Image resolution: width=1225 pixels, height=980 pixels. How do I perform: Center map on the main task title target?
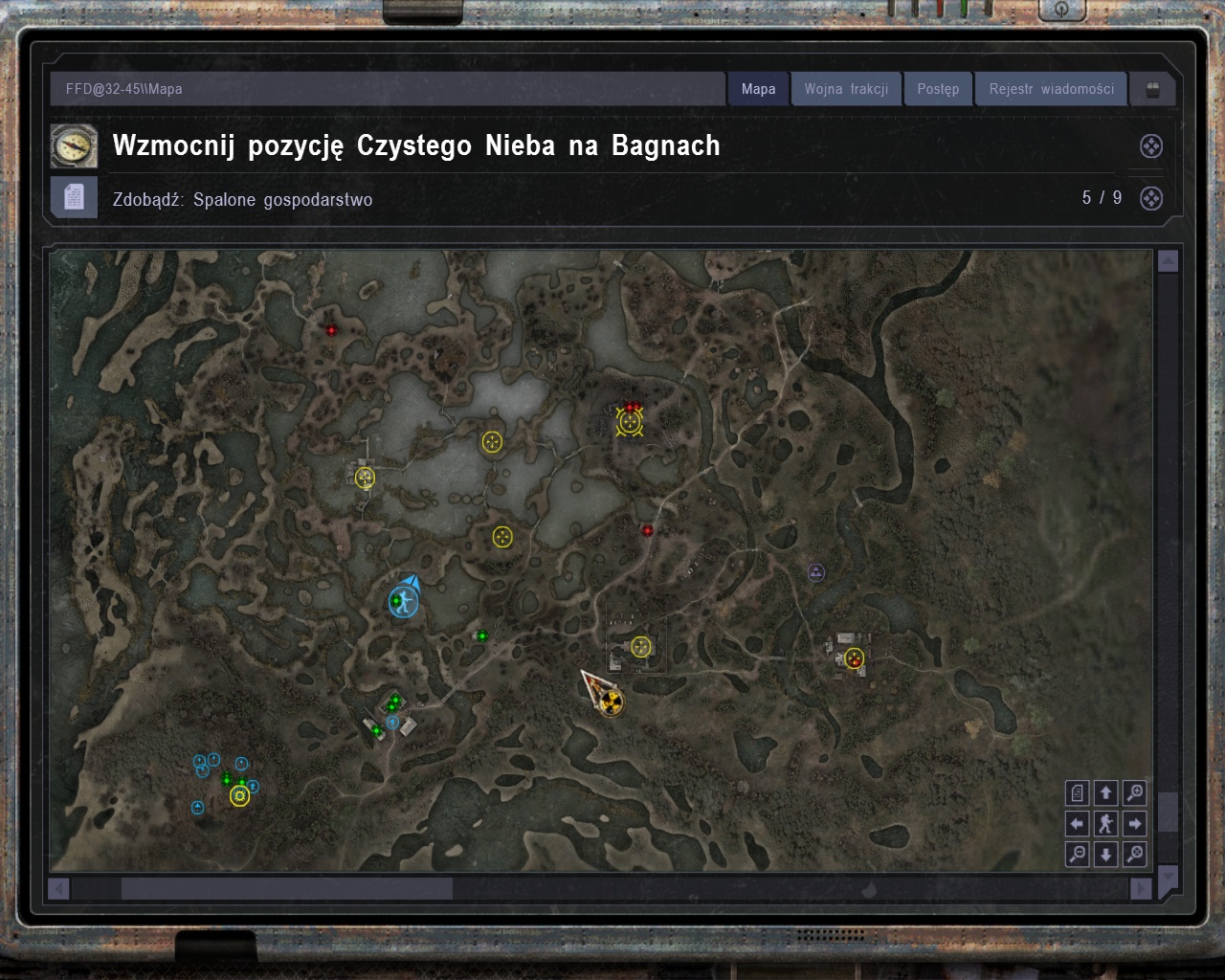(1151, 146)
